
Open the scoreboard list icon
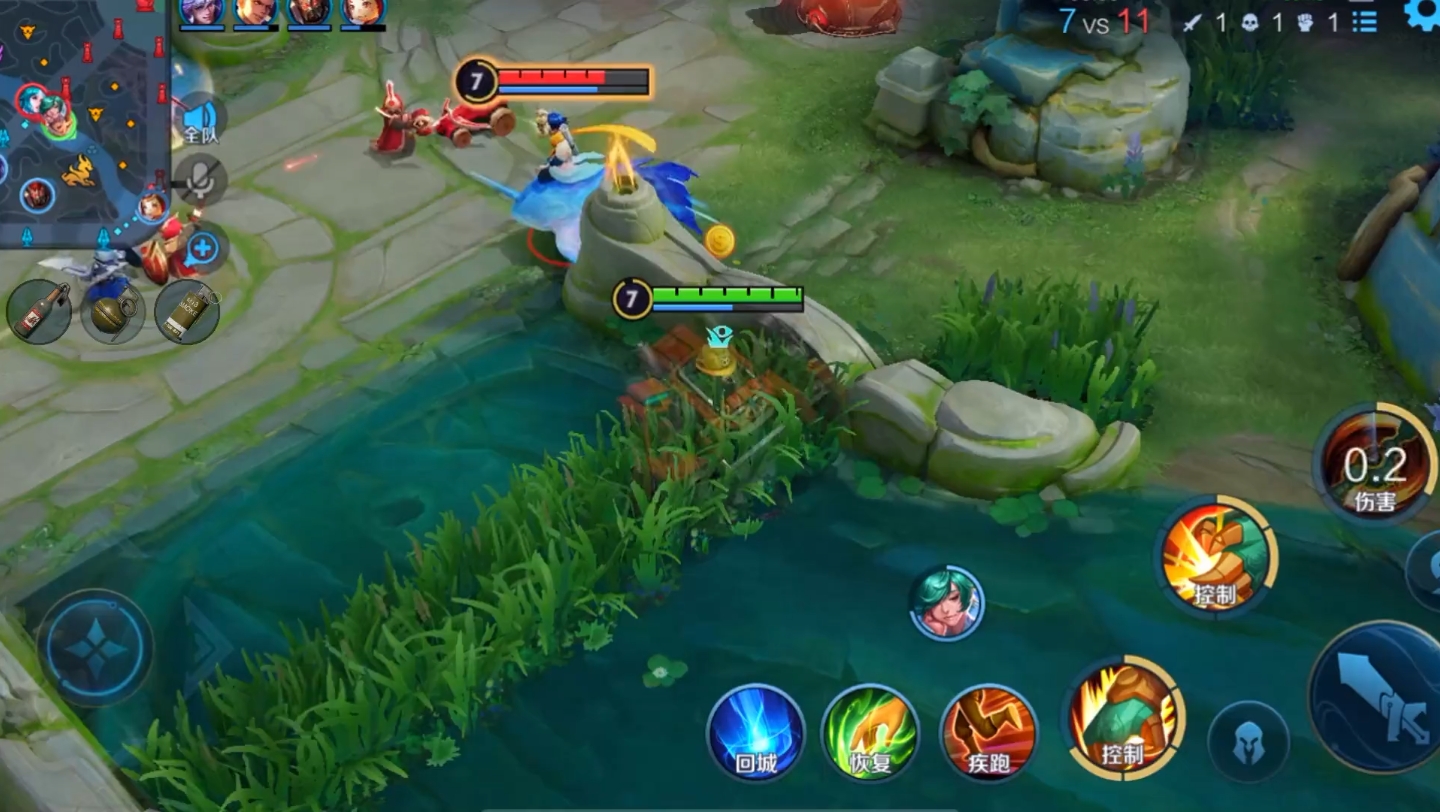click(1365, 21)
